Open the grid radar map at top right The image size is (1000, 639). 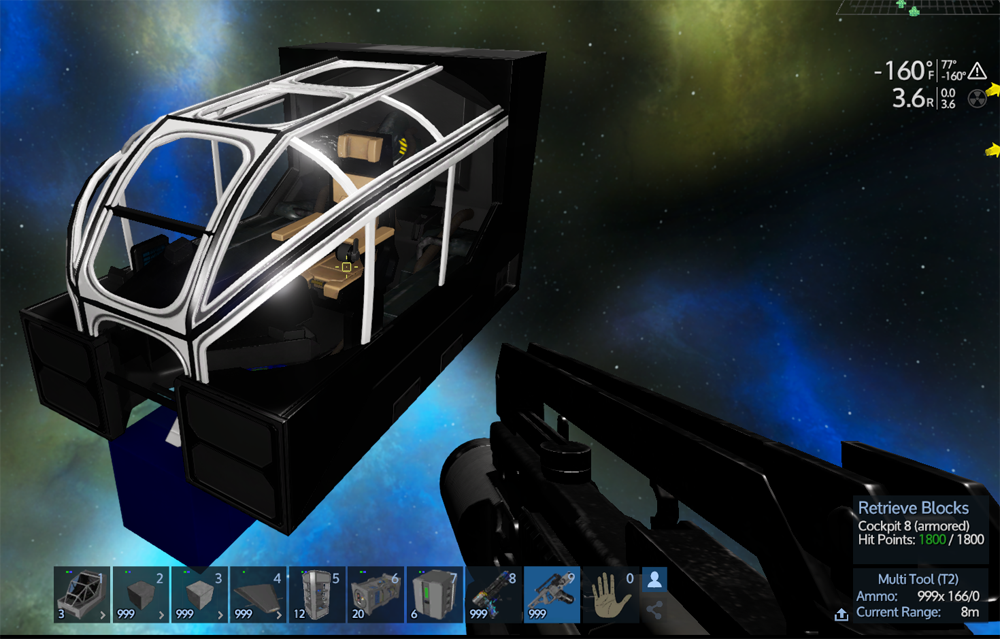915,8
